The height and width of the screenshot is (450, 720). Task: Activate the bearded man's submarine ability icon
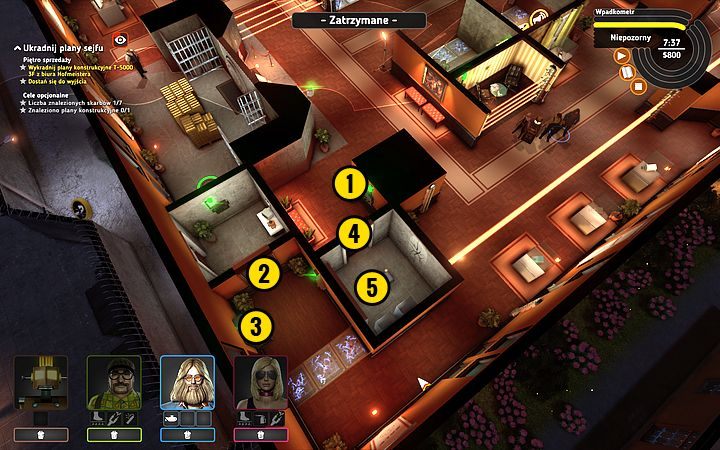[x=172, y=417]
